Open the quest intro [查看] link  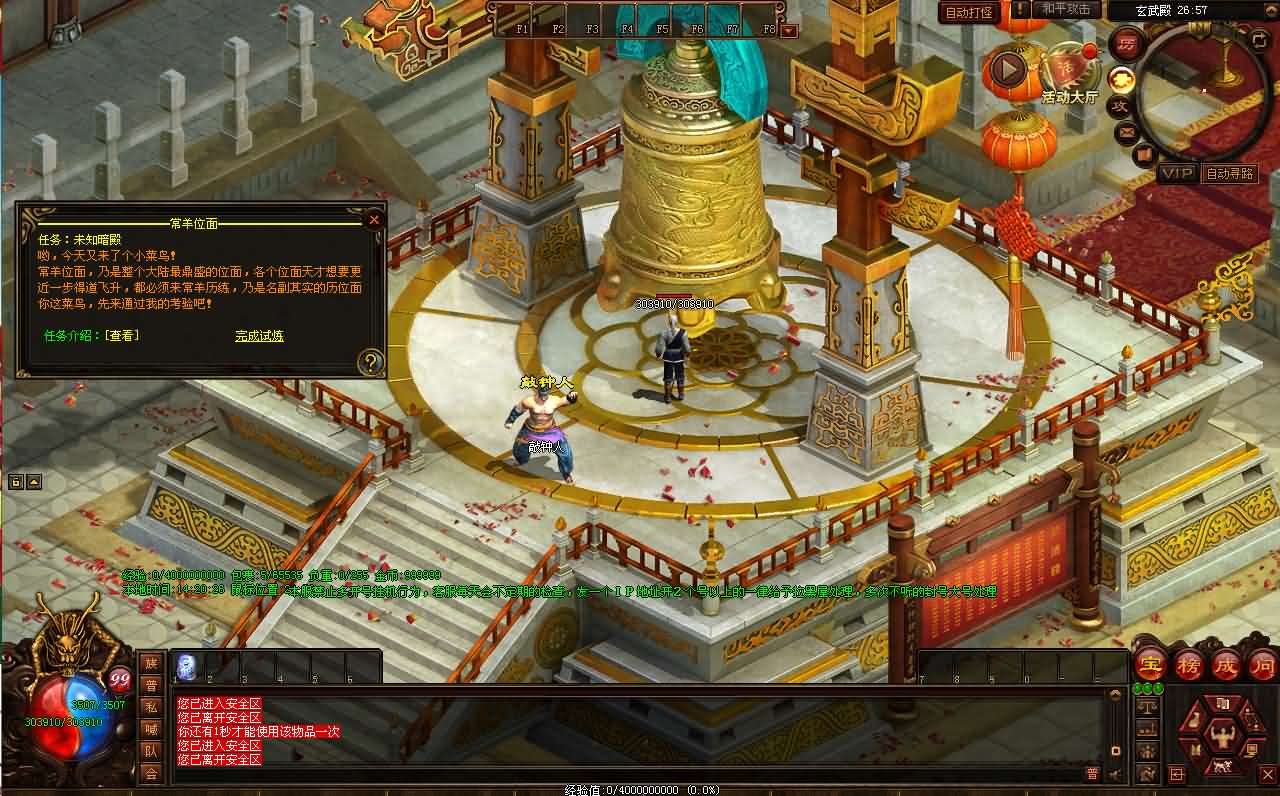(121, 336)
